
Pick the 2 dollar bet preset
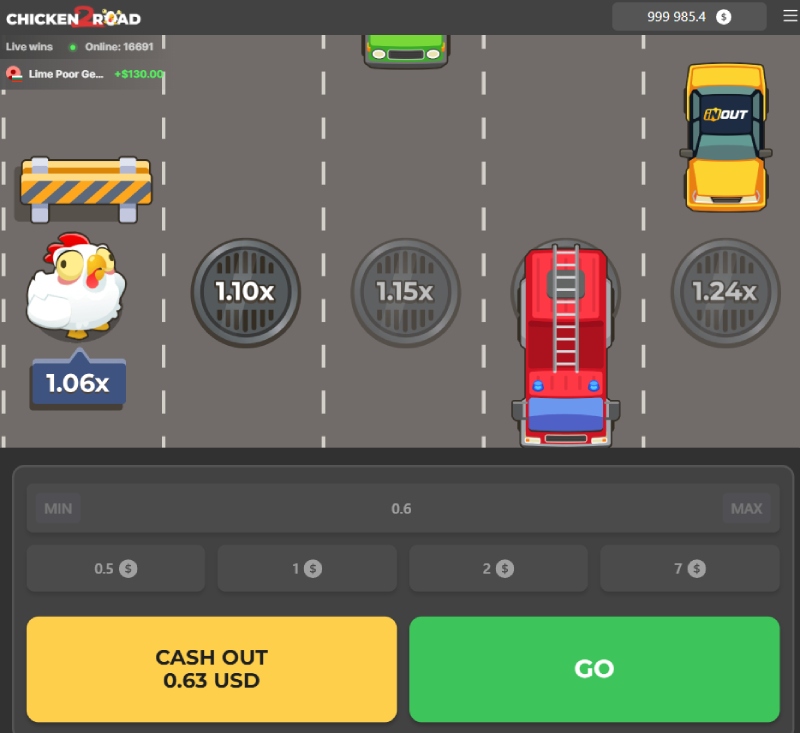tap(498, 568)
